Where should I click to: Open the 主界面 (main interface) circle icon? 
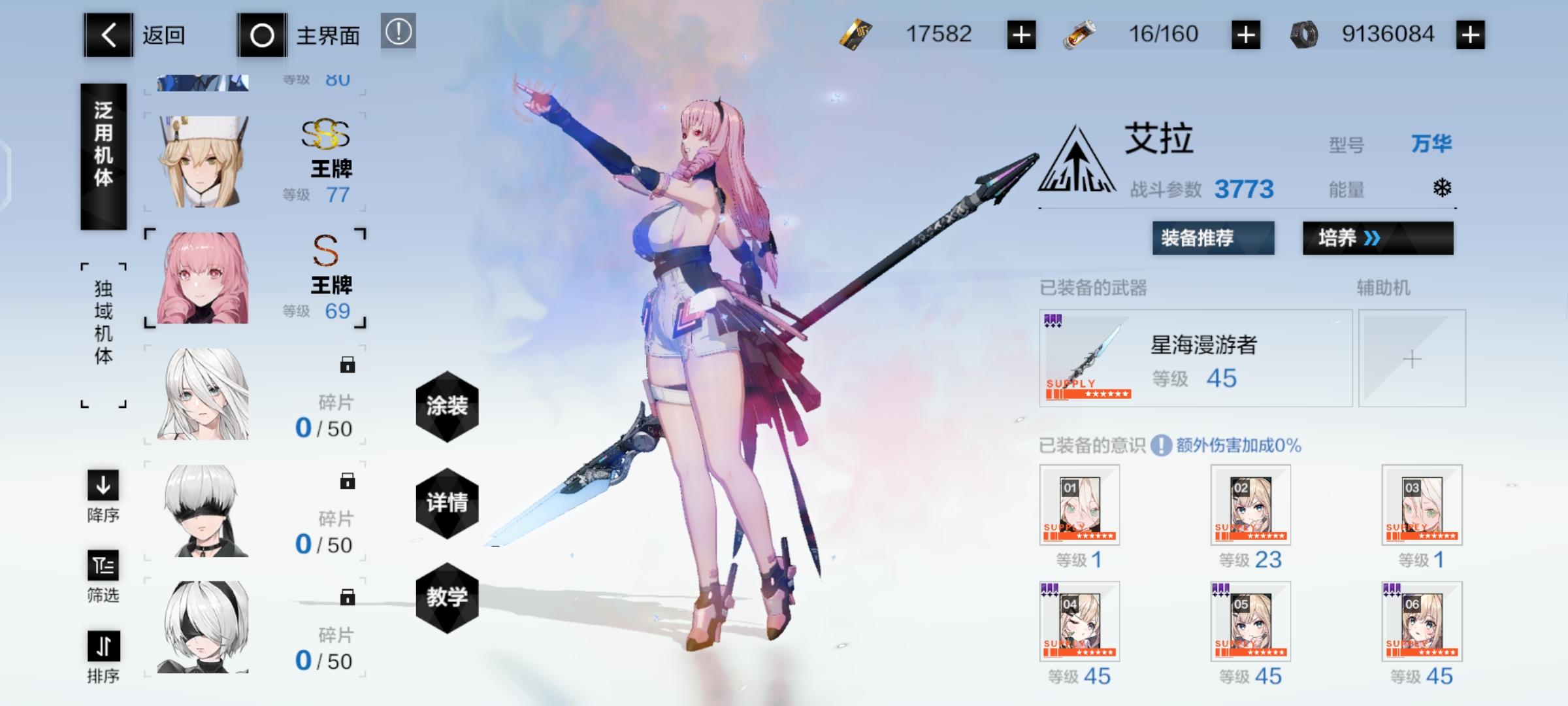click(x=263, y=36)
